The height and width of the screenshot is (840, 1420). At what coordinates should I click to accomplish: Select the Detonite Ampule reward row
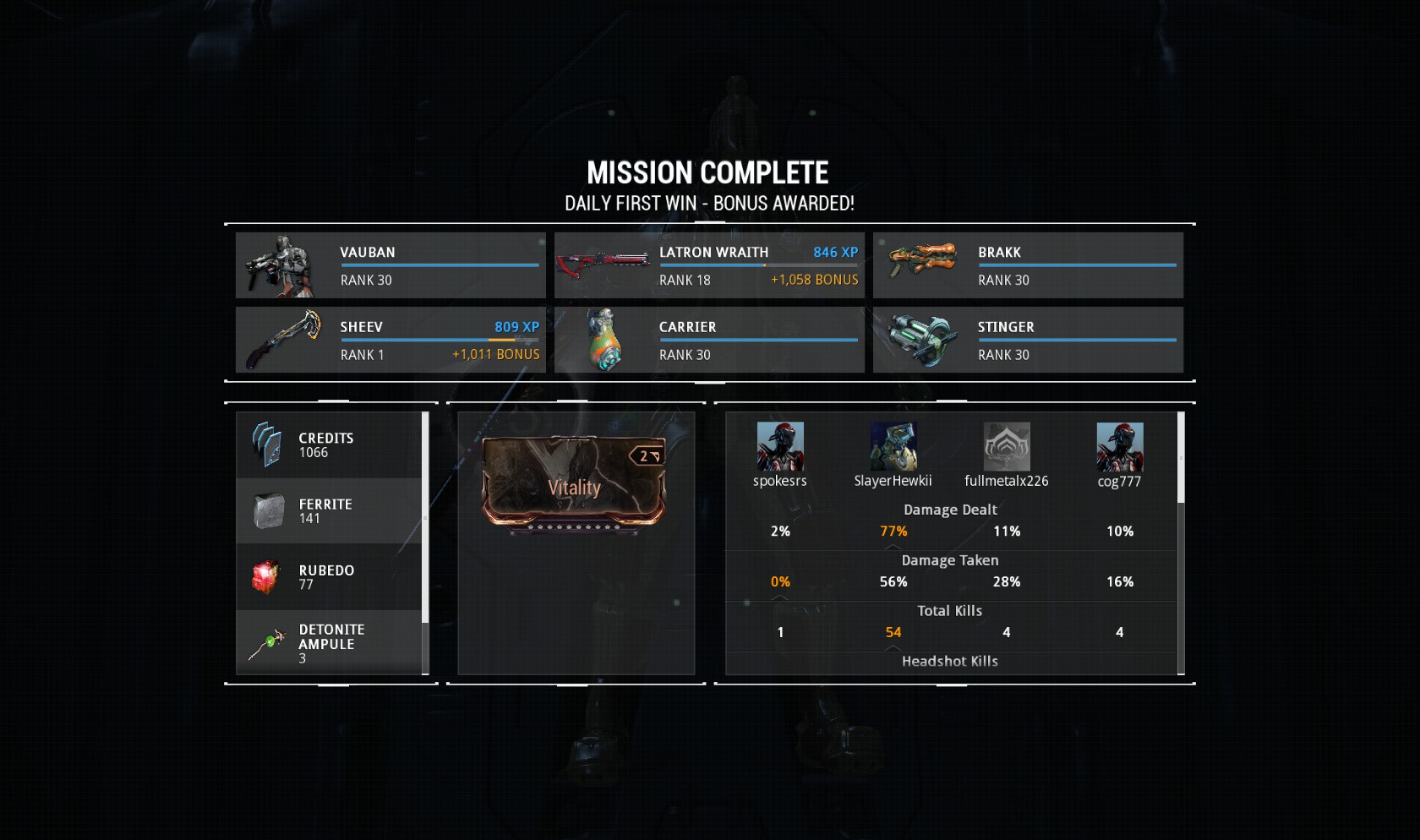[329, 643]
